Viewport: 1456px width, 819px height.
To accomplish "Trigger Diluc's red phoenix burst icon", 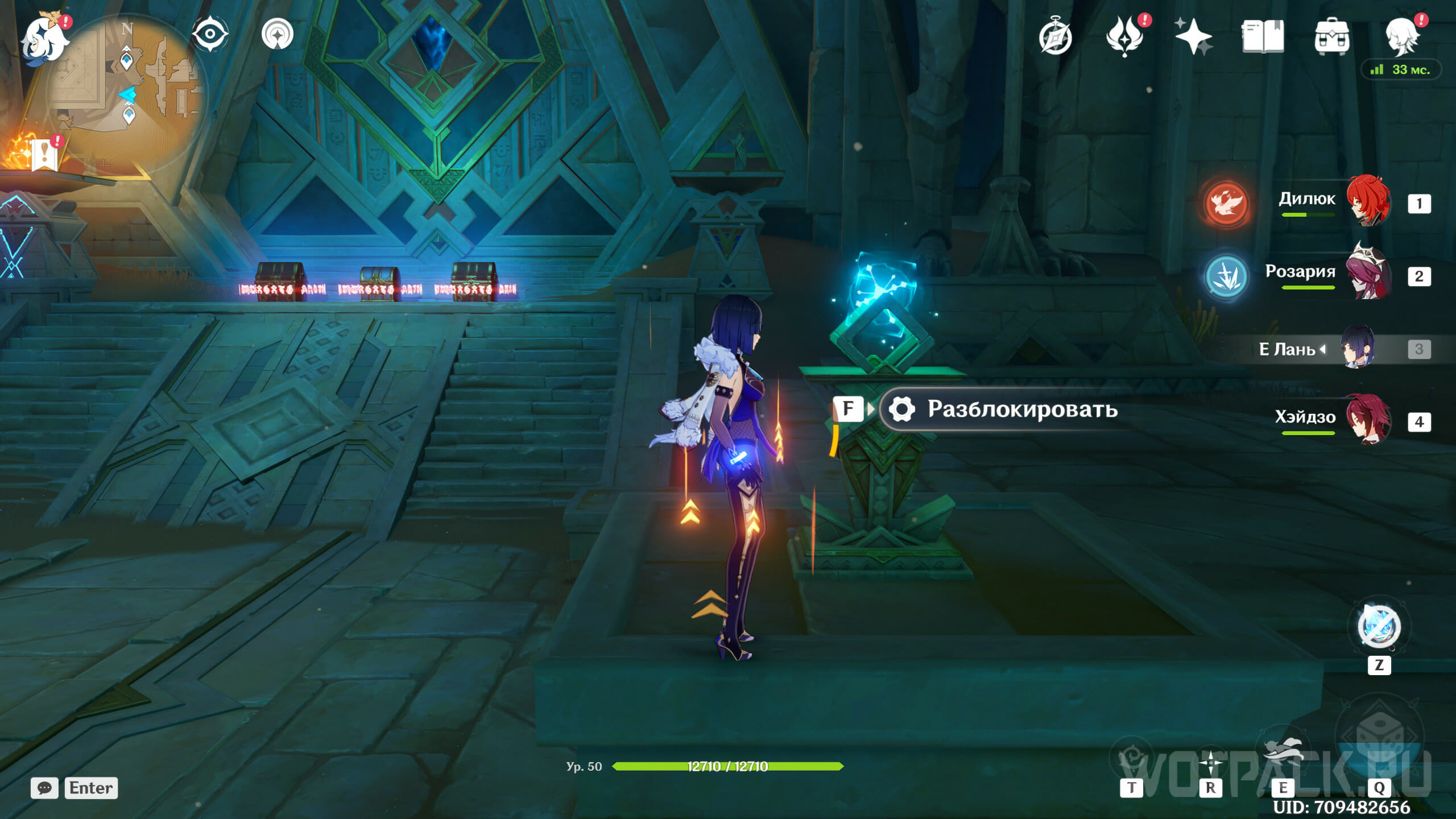I will coord(1226,204).
